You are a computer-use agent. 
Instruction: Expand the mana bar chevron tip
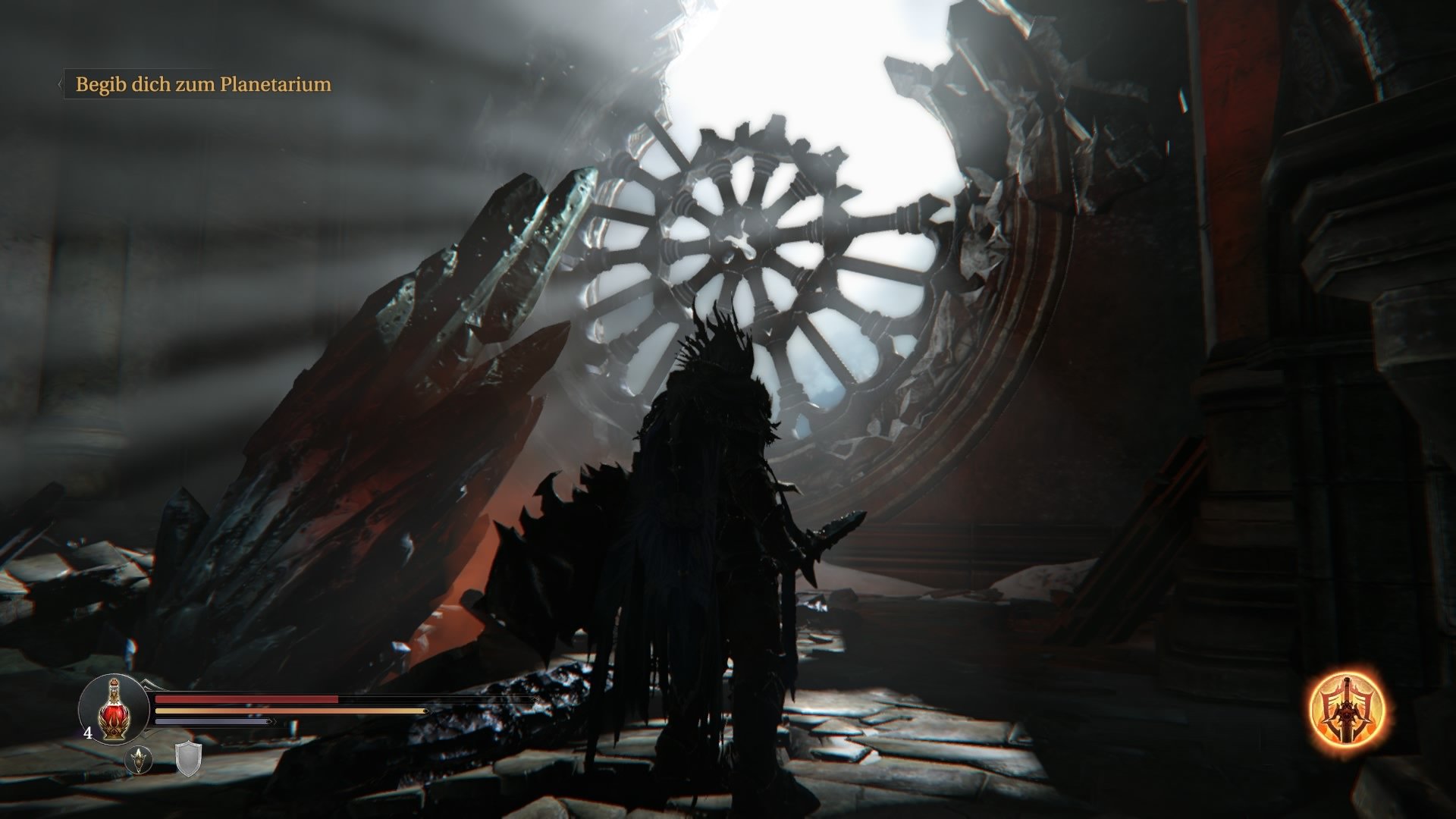271,721
